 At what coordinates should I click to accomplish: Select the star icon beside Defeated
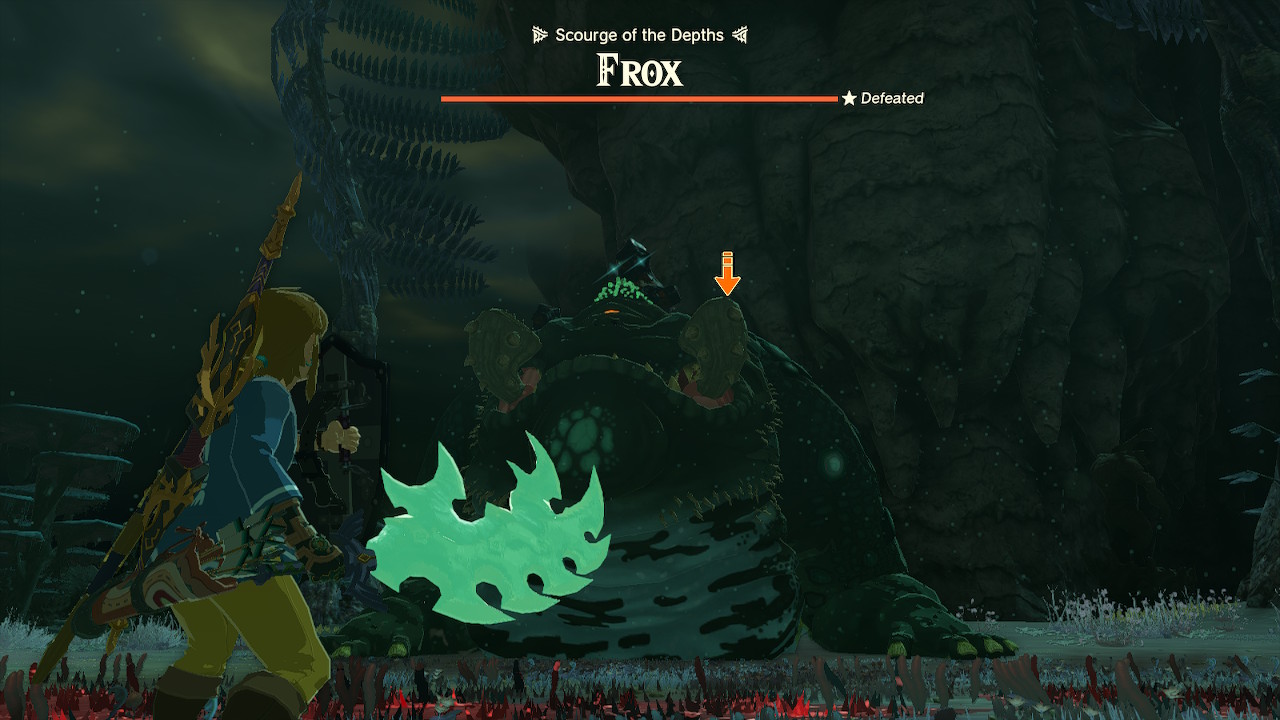point(849,98)
